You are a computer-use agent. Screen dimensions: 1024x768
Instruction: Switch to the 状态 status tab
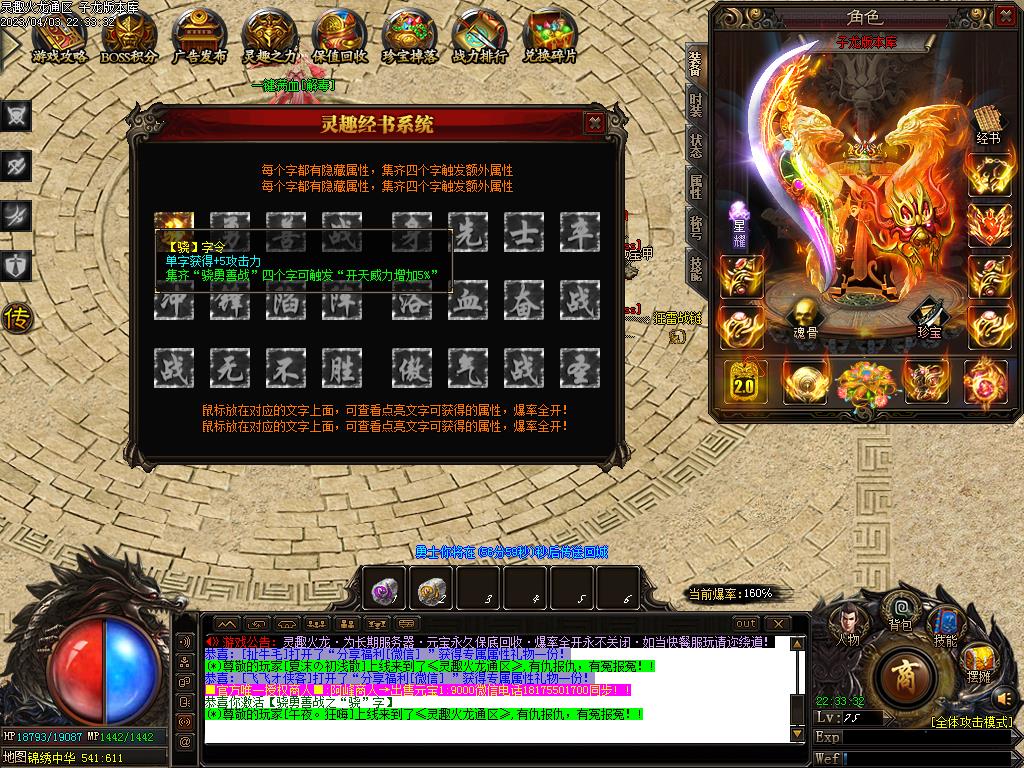coord(696,146)
